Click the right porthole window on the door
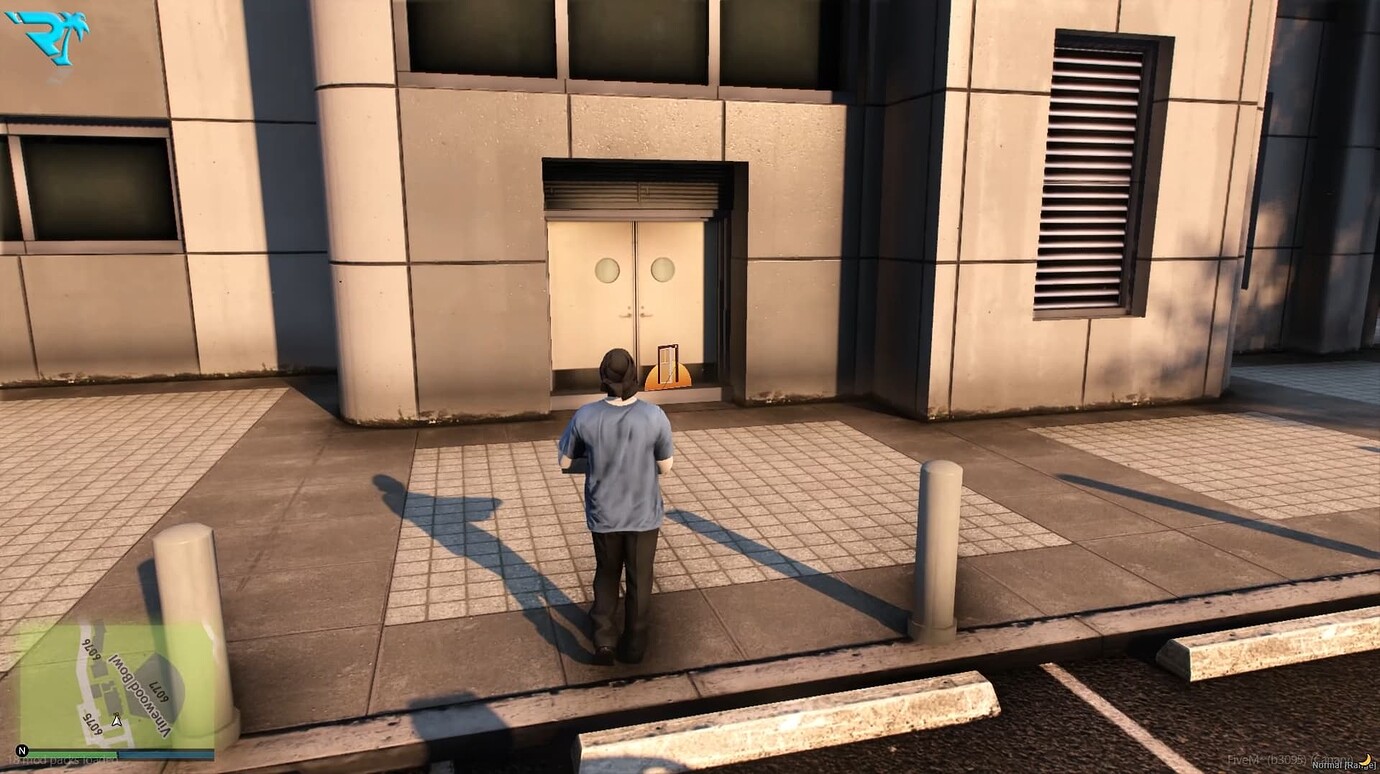 point(660,268)
